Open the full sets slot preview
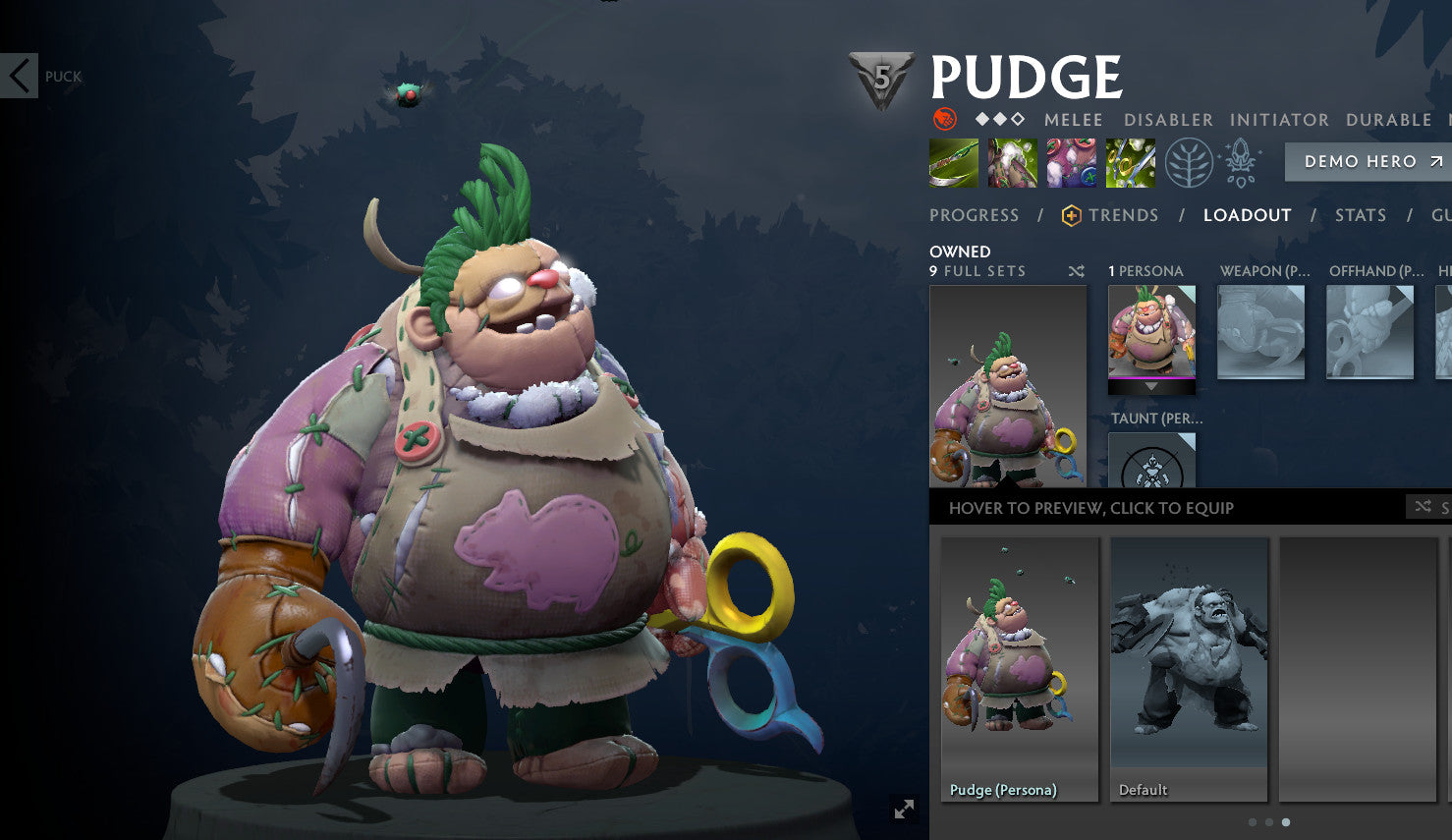The image size is (1452, 840). [1008, 385]
